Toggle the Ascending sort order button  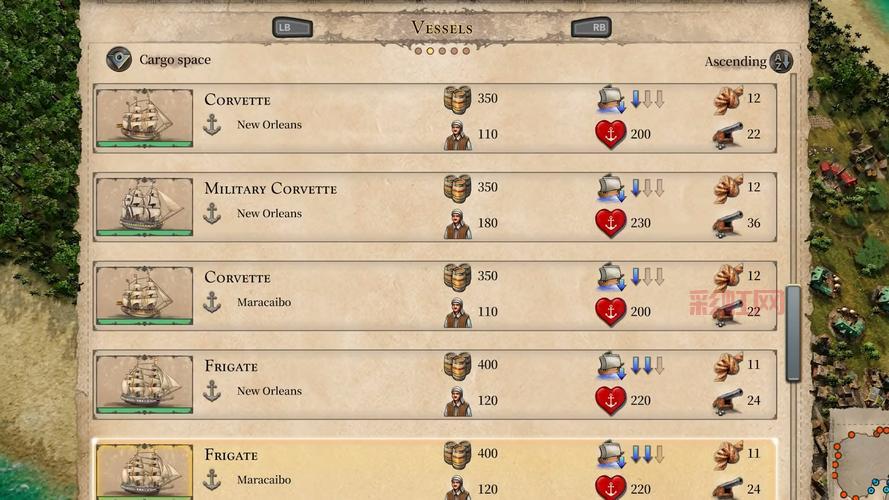(x=781, y=61)
